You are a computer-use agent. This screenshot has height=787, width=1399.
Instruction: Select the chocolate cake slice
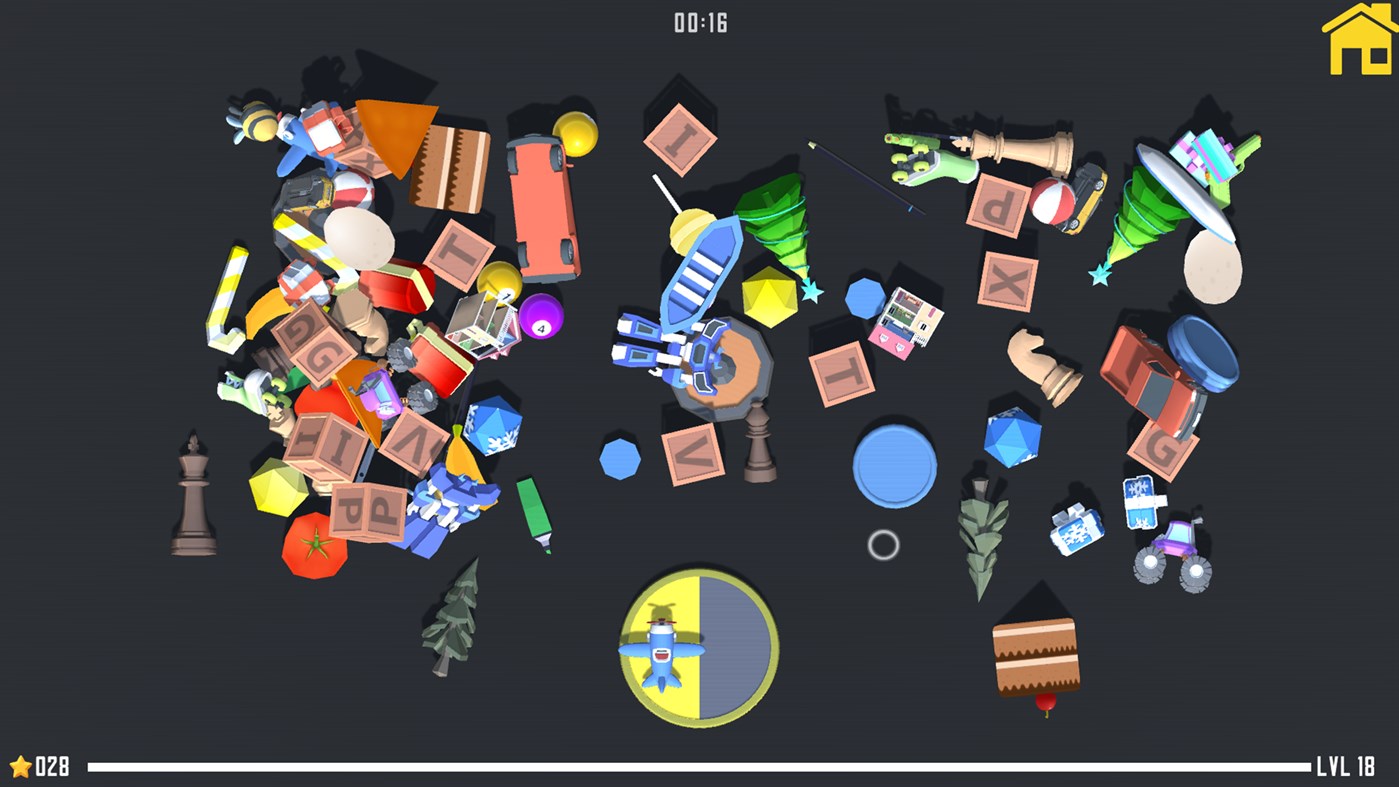tap(1034, 653)
